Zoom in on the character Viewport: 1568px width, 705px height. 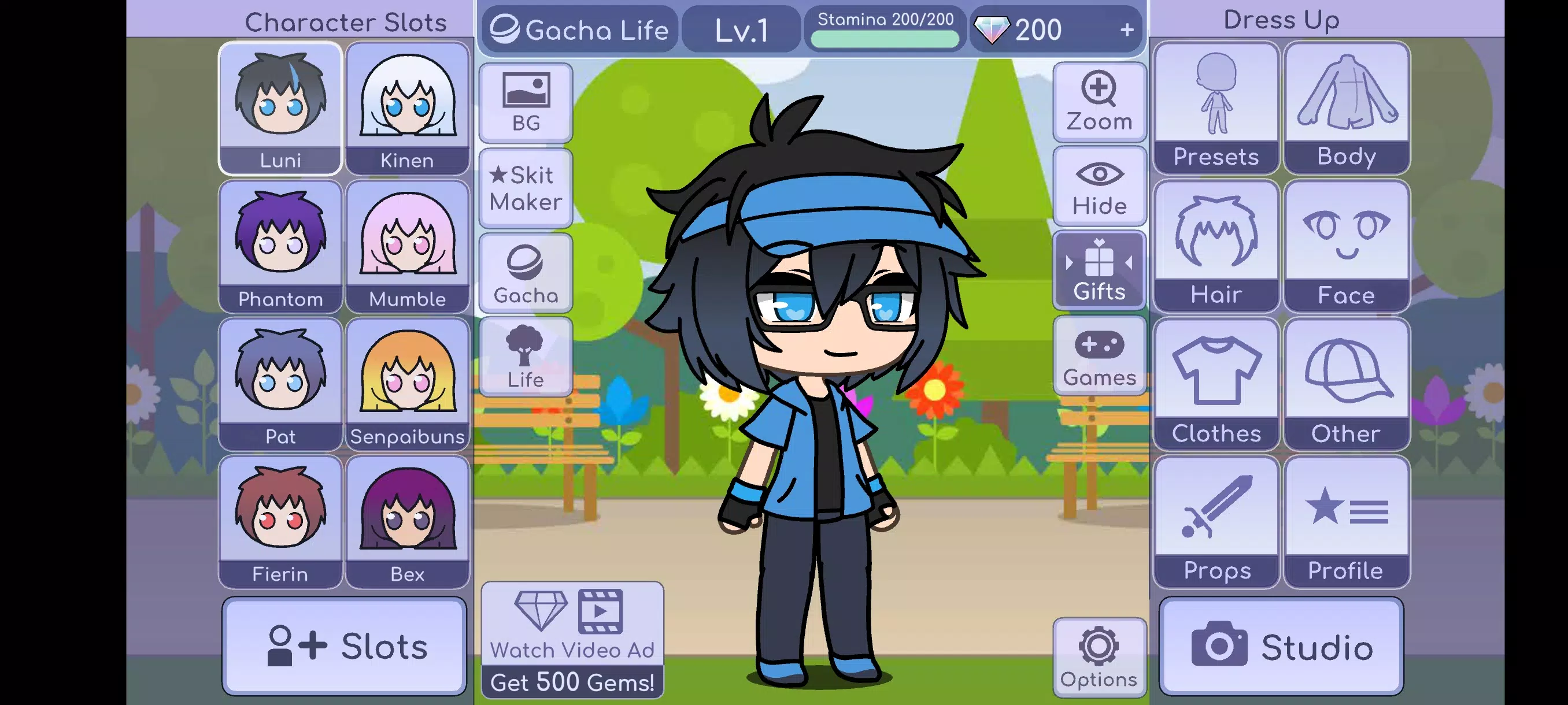[1099, 101]
